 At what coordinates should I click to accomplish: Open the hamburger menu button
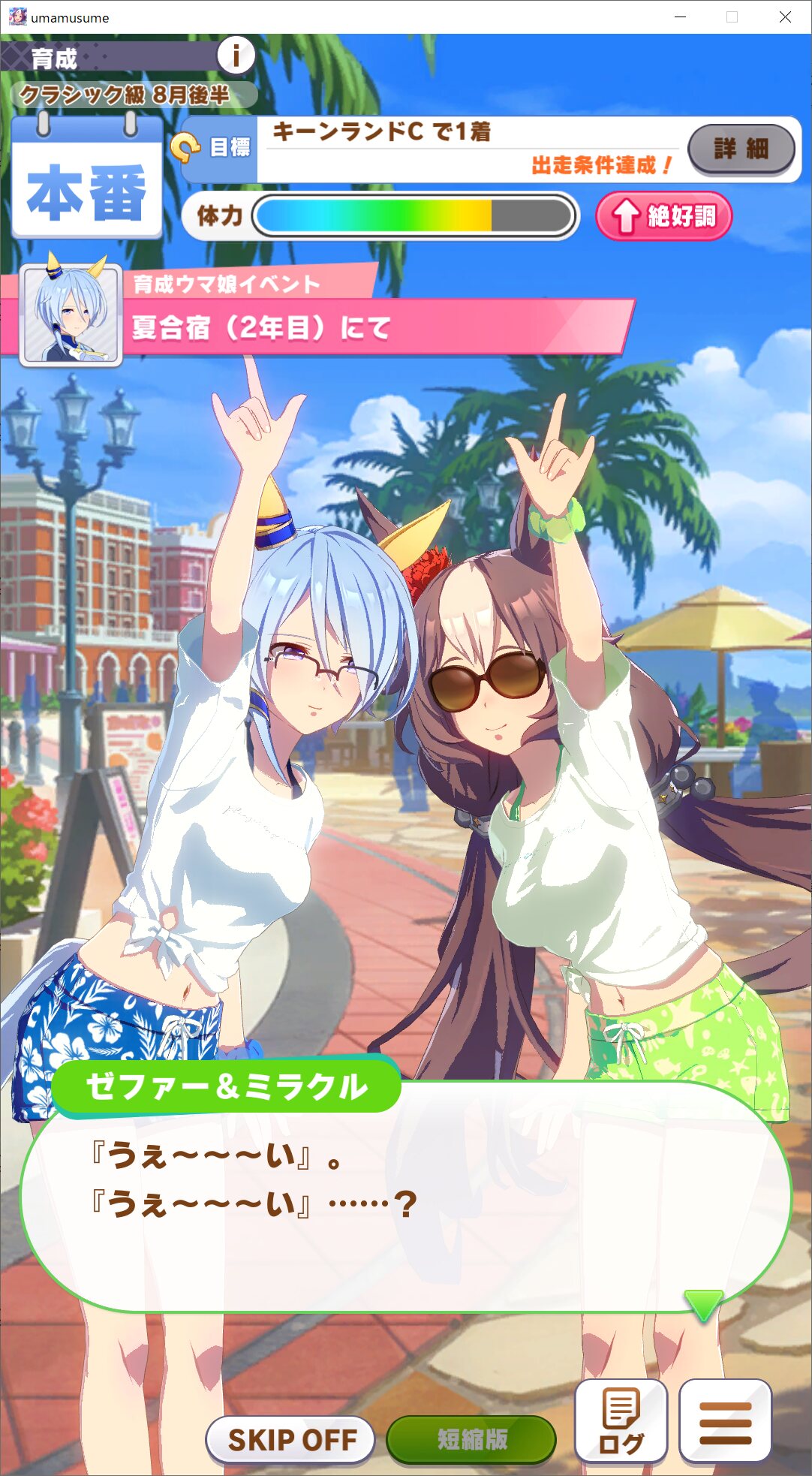coord(725,1420)
